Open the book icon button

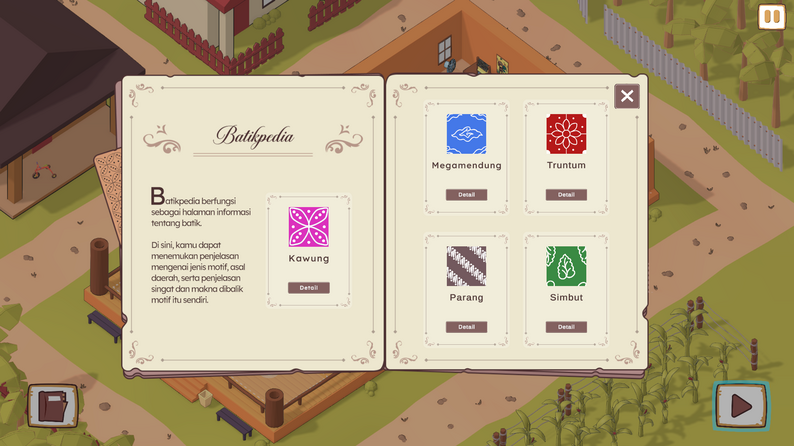(51, 407)
